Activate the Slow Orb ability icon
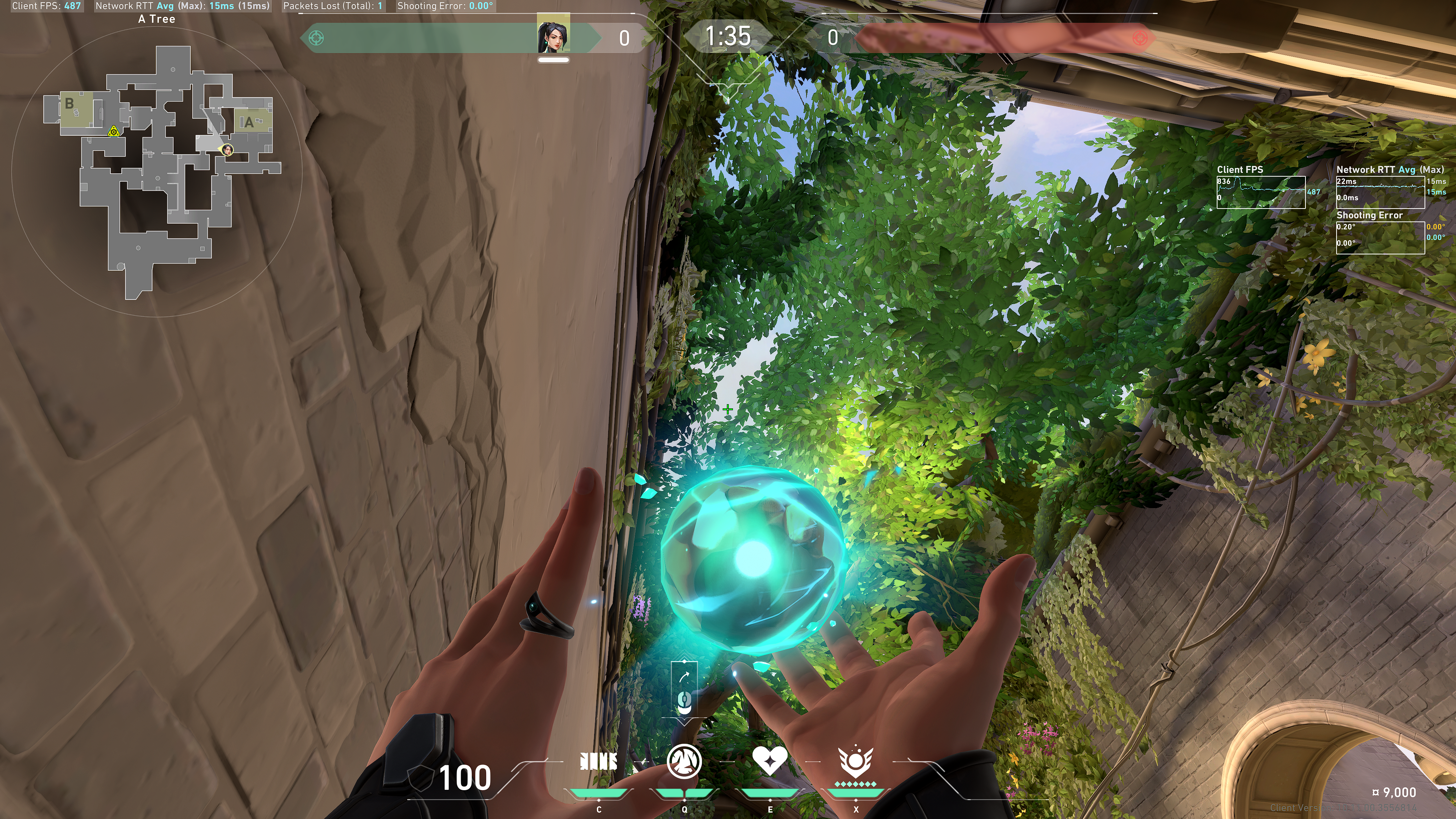Screen dimensions: 1456x819 tap(684, 761)
